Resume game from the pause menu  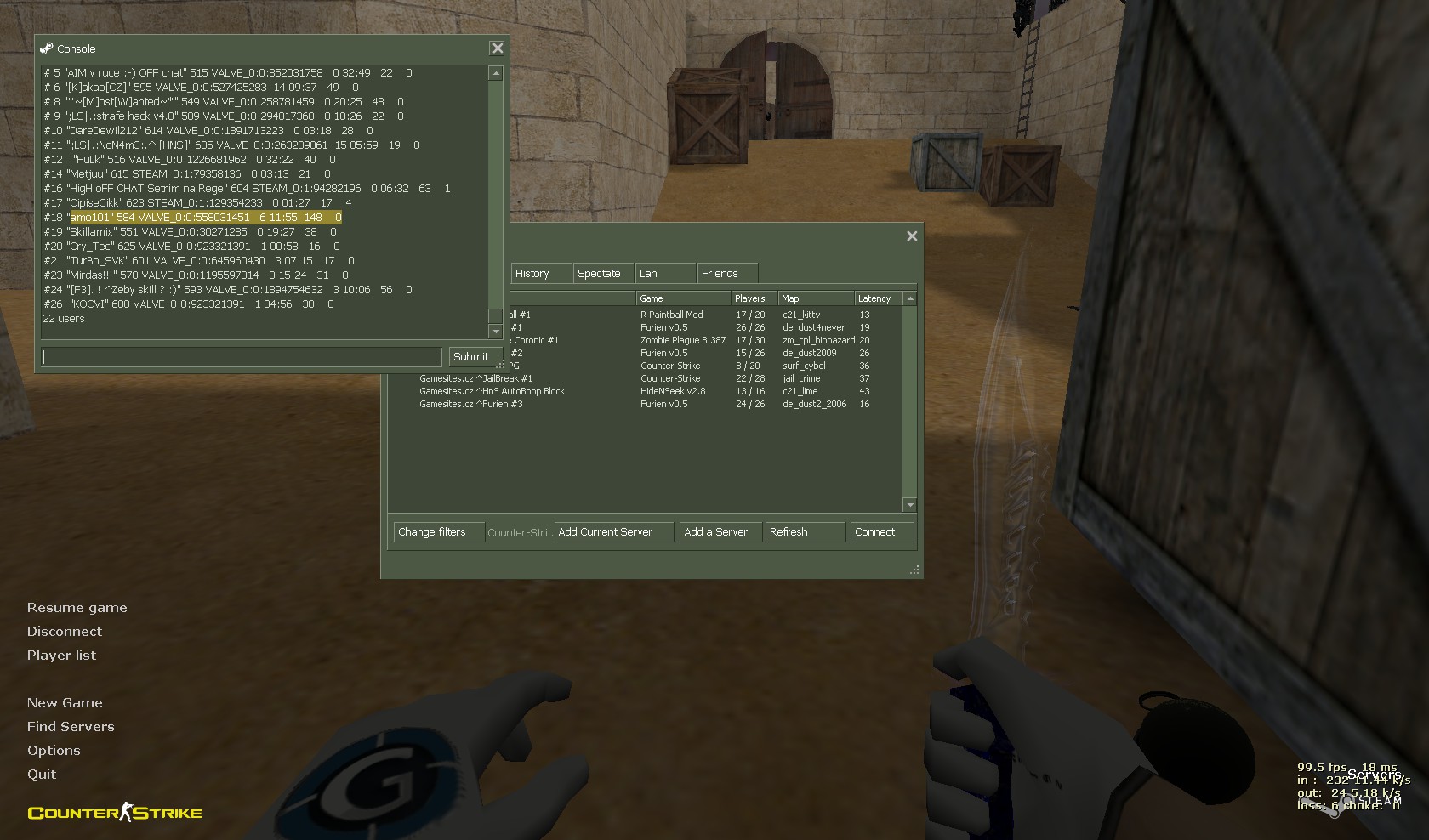[x=77, y=608]
